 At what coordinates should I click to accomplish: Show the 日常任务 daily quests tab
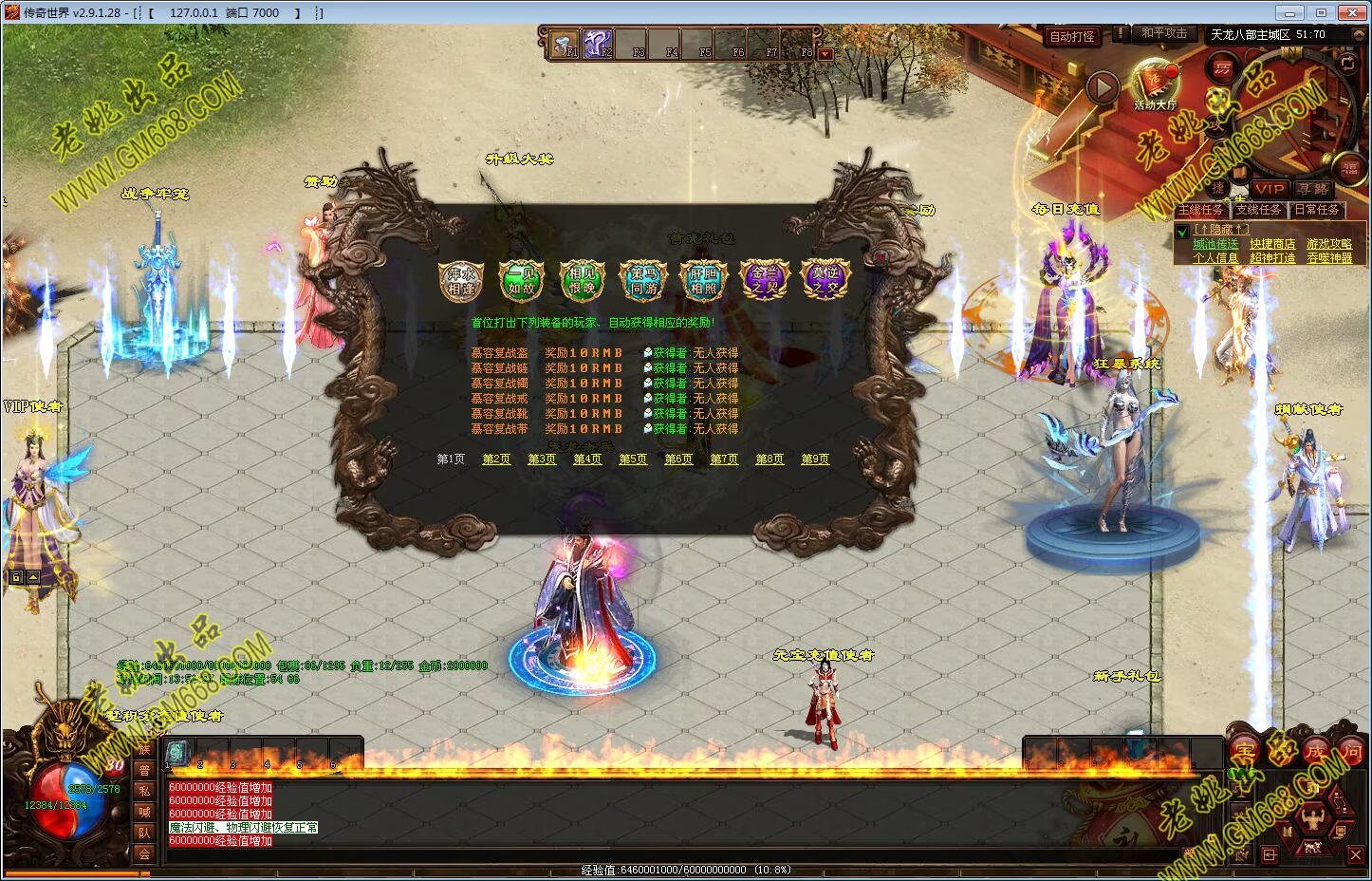[1316, 210]
